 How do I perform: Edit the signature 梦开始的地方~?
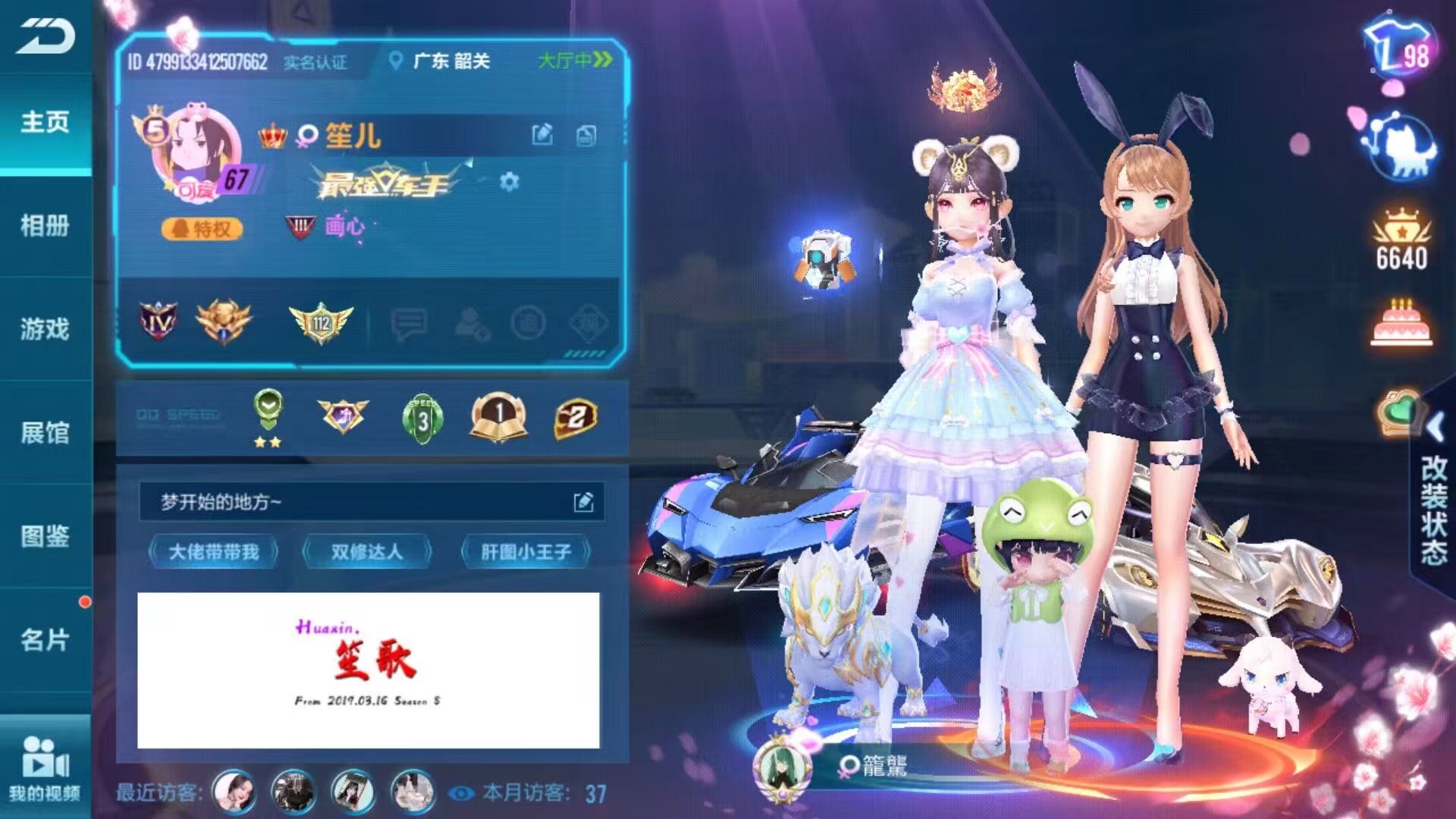tap(583, 502)
